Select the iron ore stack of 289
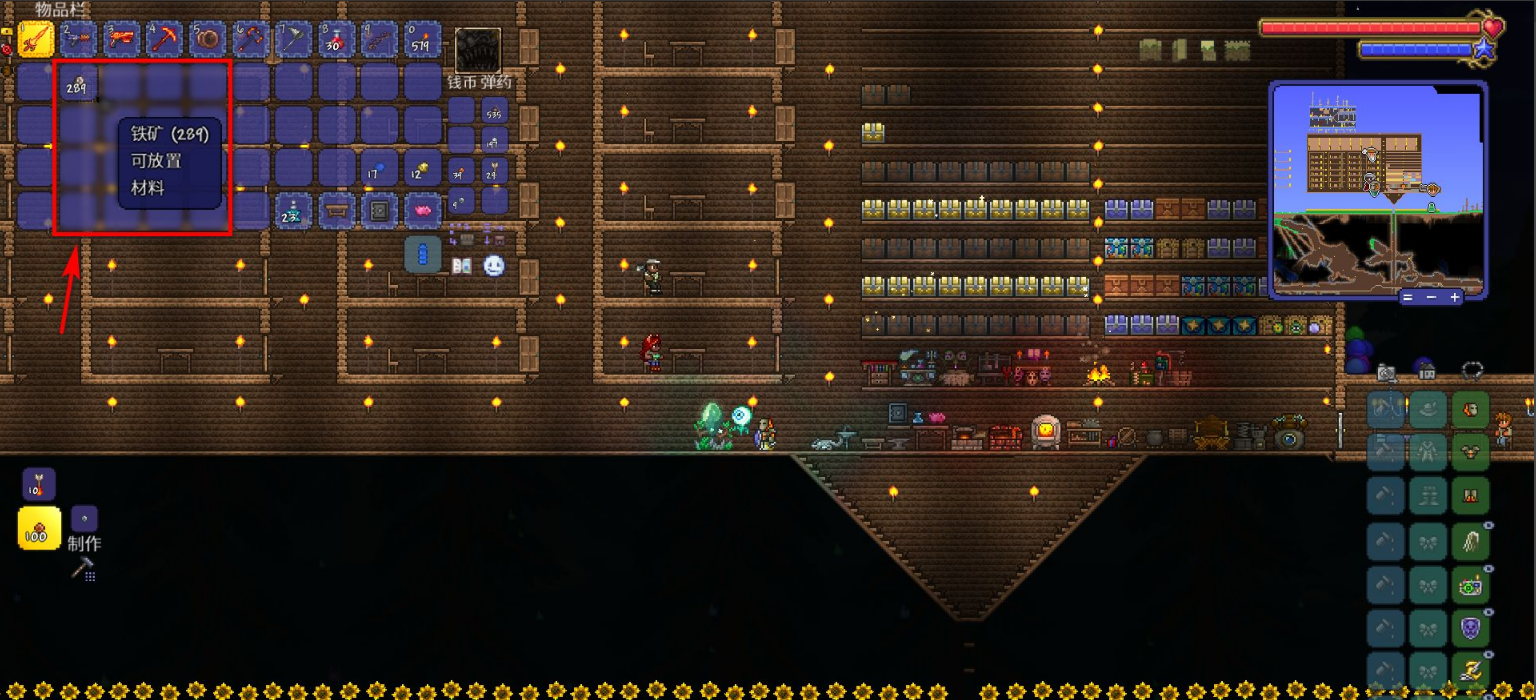Screen dimensions: 1536x700 (x=78, y=85)
